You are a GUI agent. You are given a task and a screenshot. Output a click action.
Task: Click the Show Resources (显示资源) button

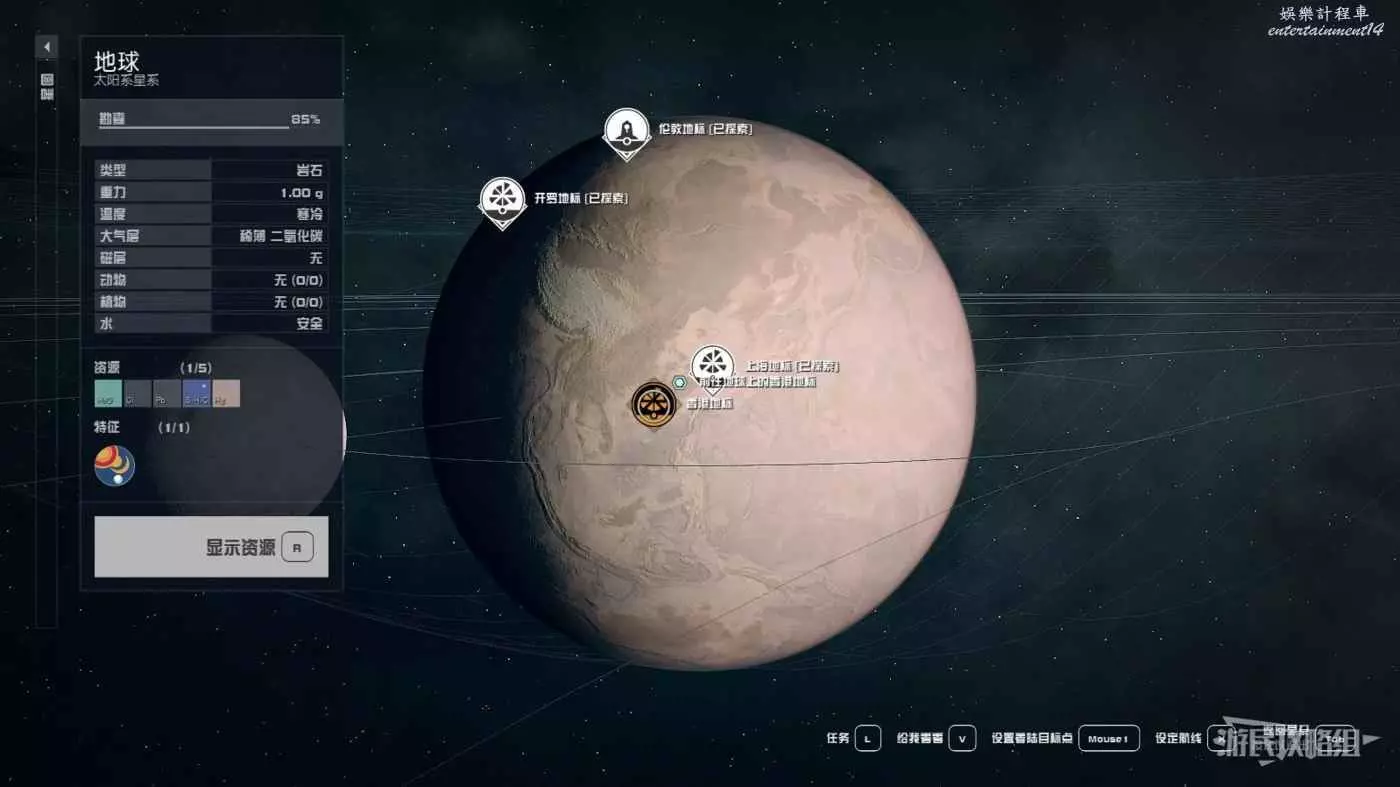click(x=211, y=547)
